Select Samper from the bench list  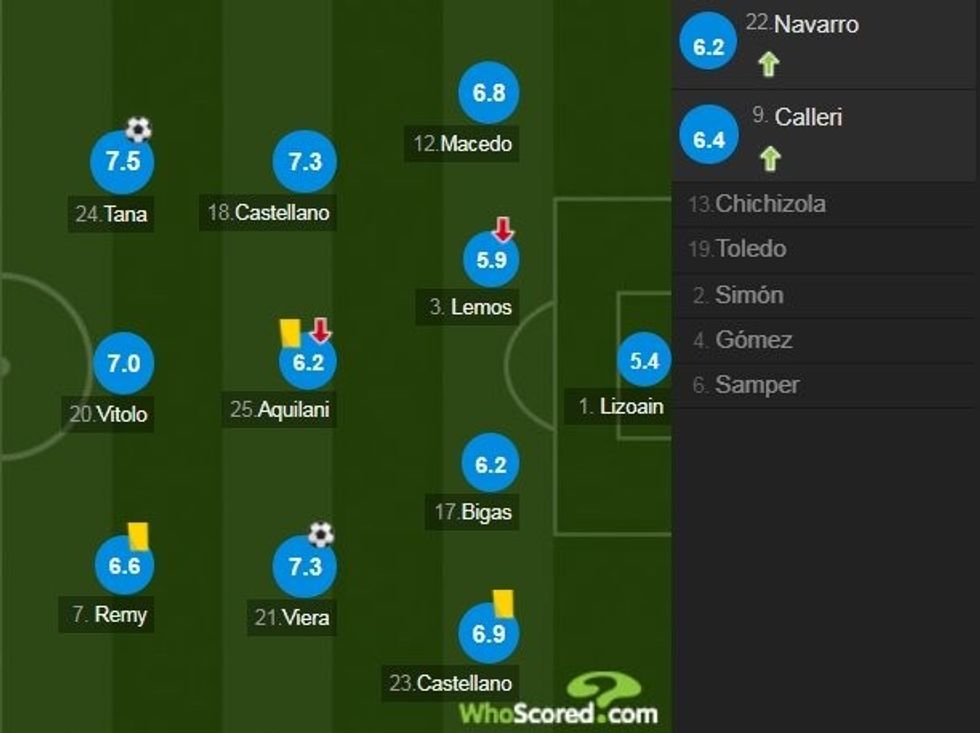coord(825,385)
